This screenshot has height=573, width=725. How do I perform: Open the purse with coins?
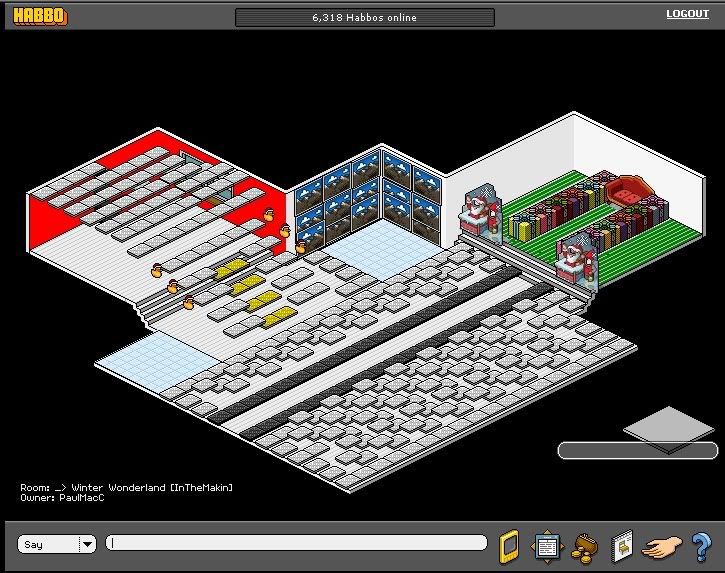coord(582,546)
